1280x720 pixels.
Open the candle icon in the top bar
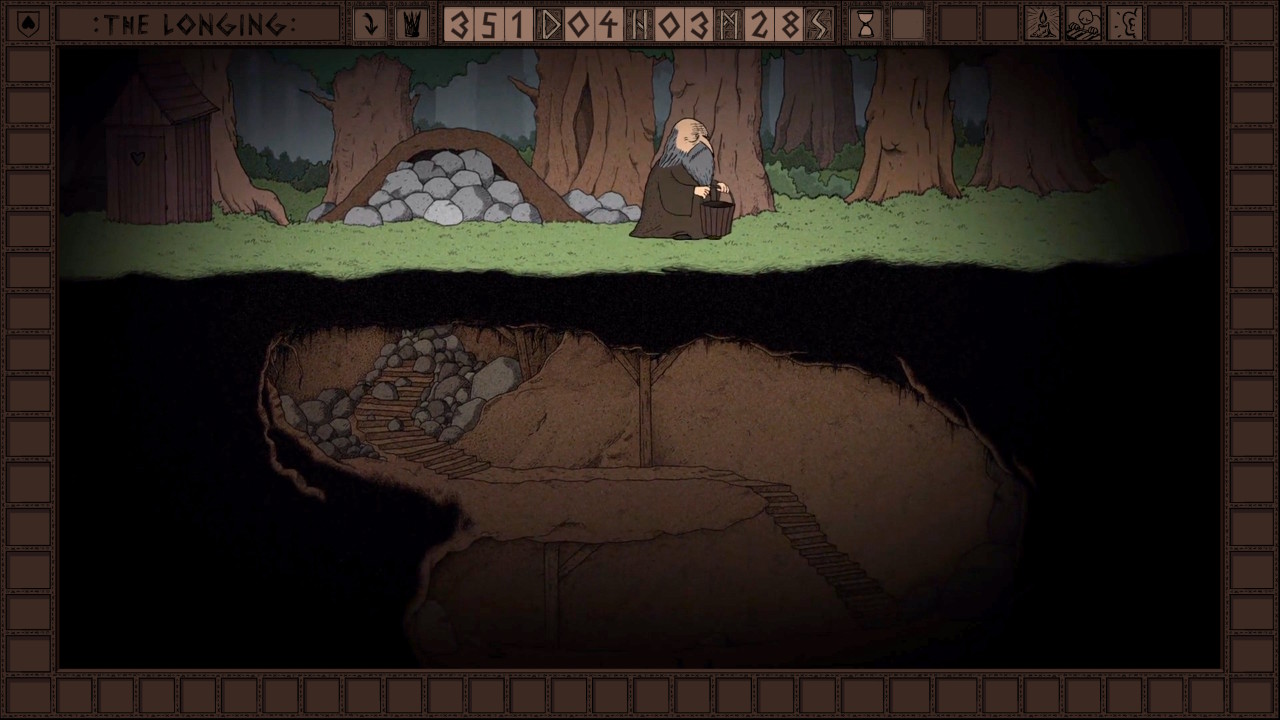[1042, 24]
